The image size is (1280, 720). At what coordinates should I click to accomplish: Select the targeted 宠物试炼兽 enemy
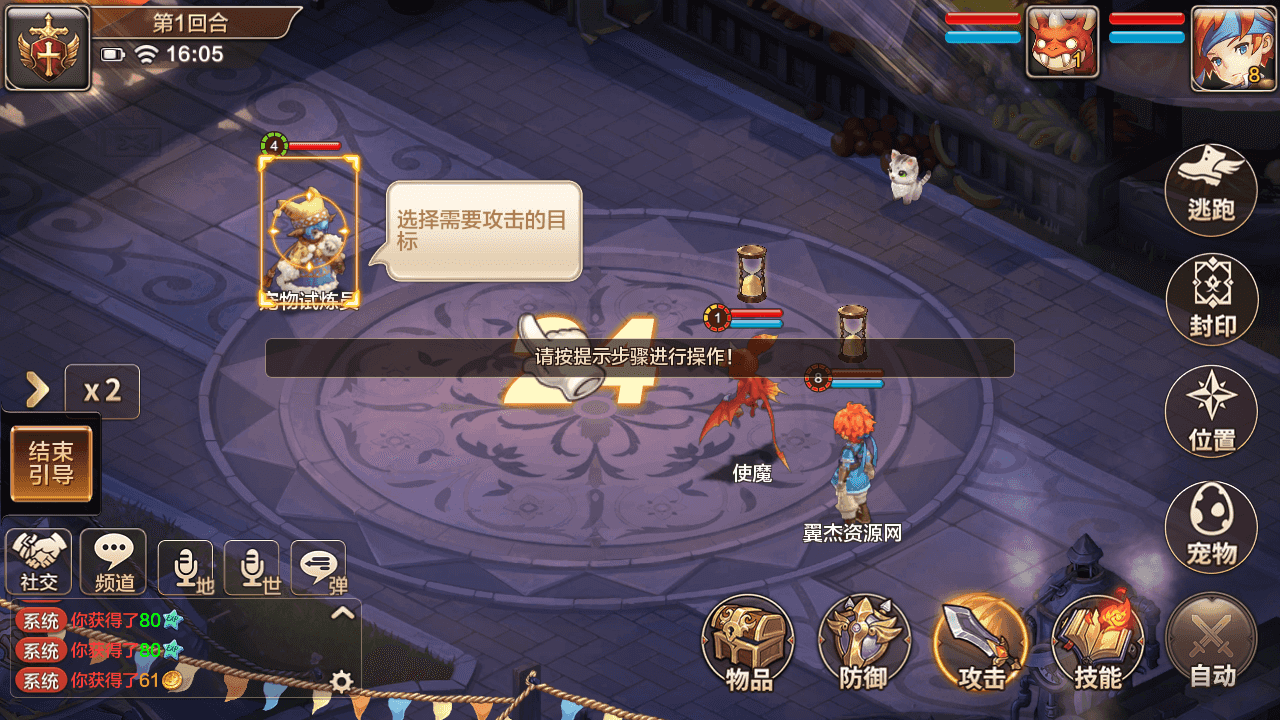pos(308,232)
